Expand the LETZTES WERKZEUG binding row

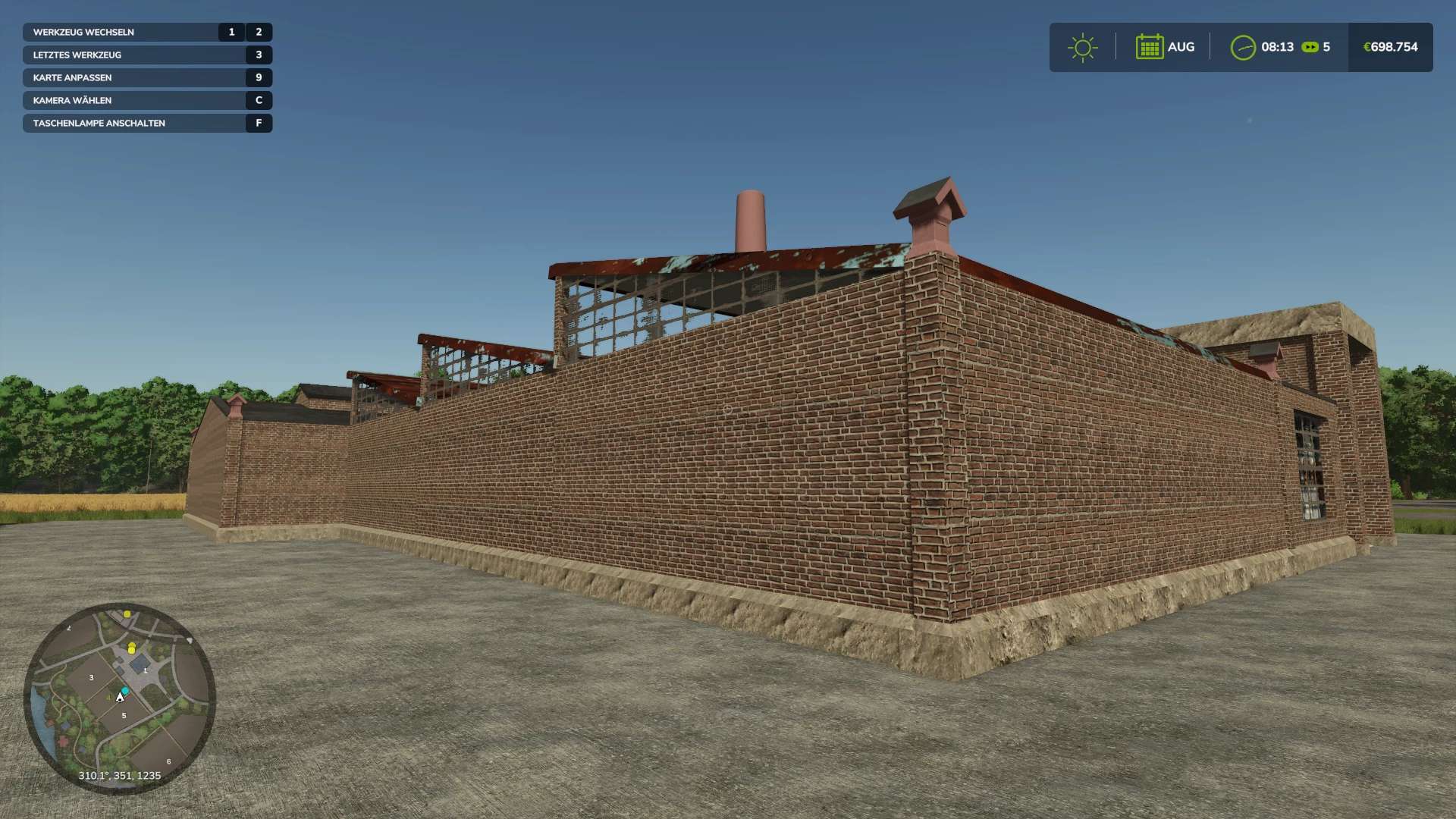pos(75,55)
